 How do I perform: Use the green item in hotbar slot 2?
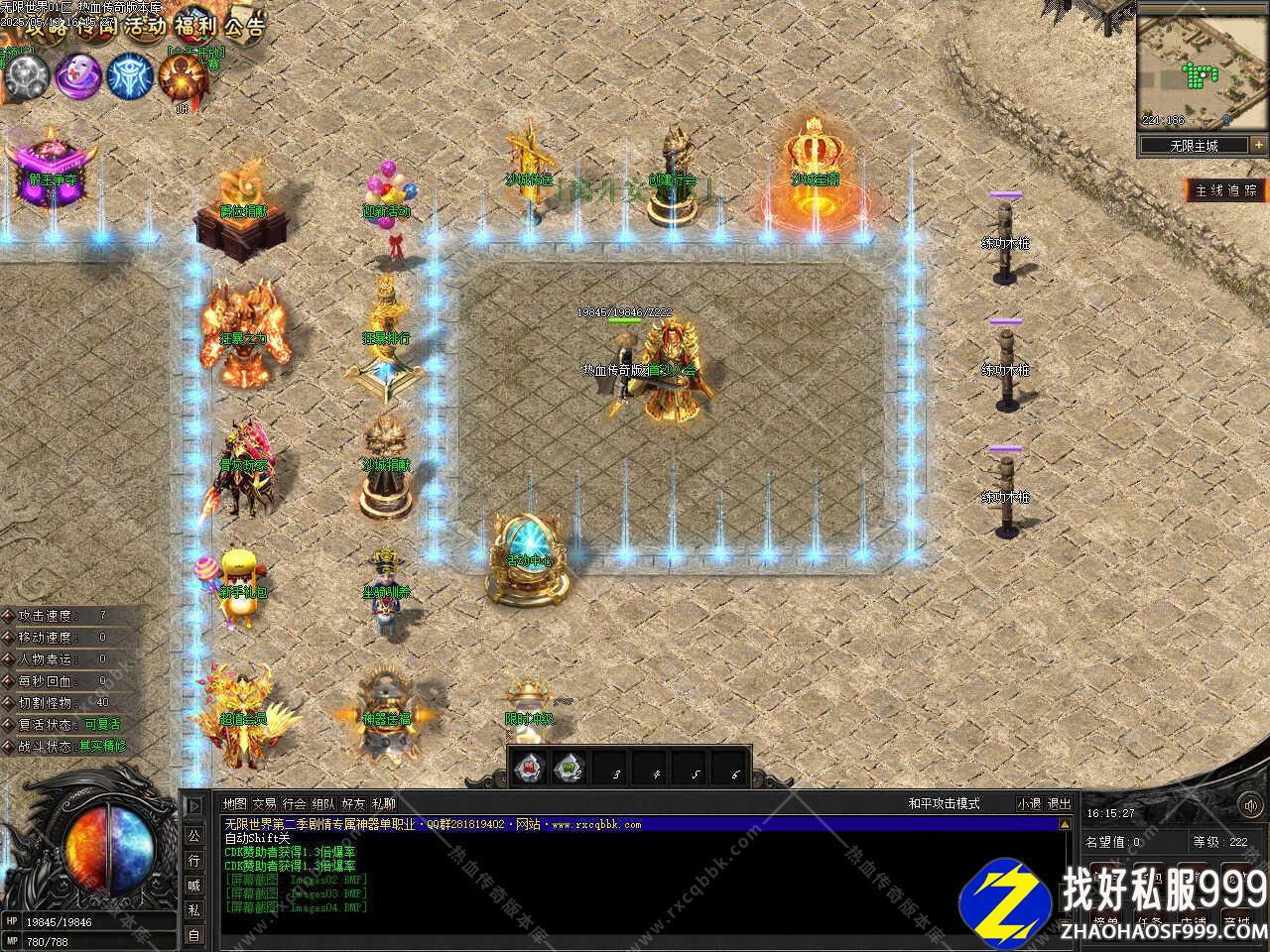(x=569, y=767)
